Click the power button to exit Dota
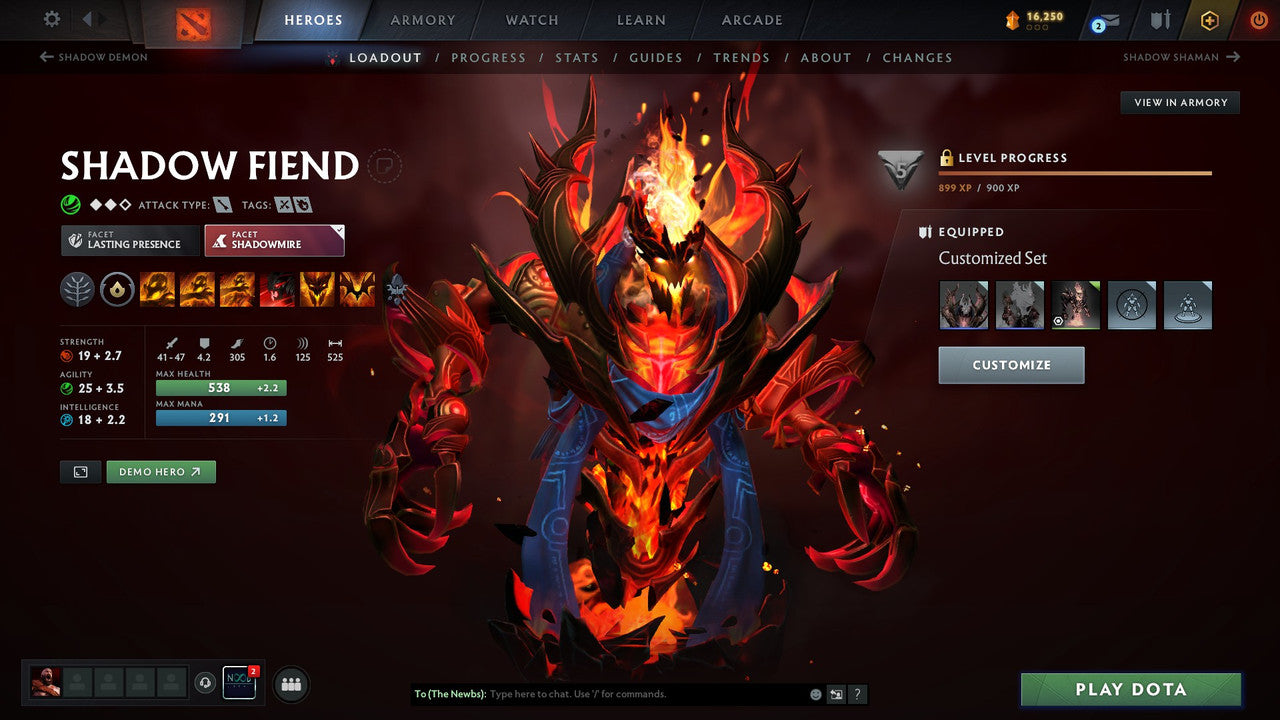This screenshot has height=720, width=1280. (x=1258, y=20)
